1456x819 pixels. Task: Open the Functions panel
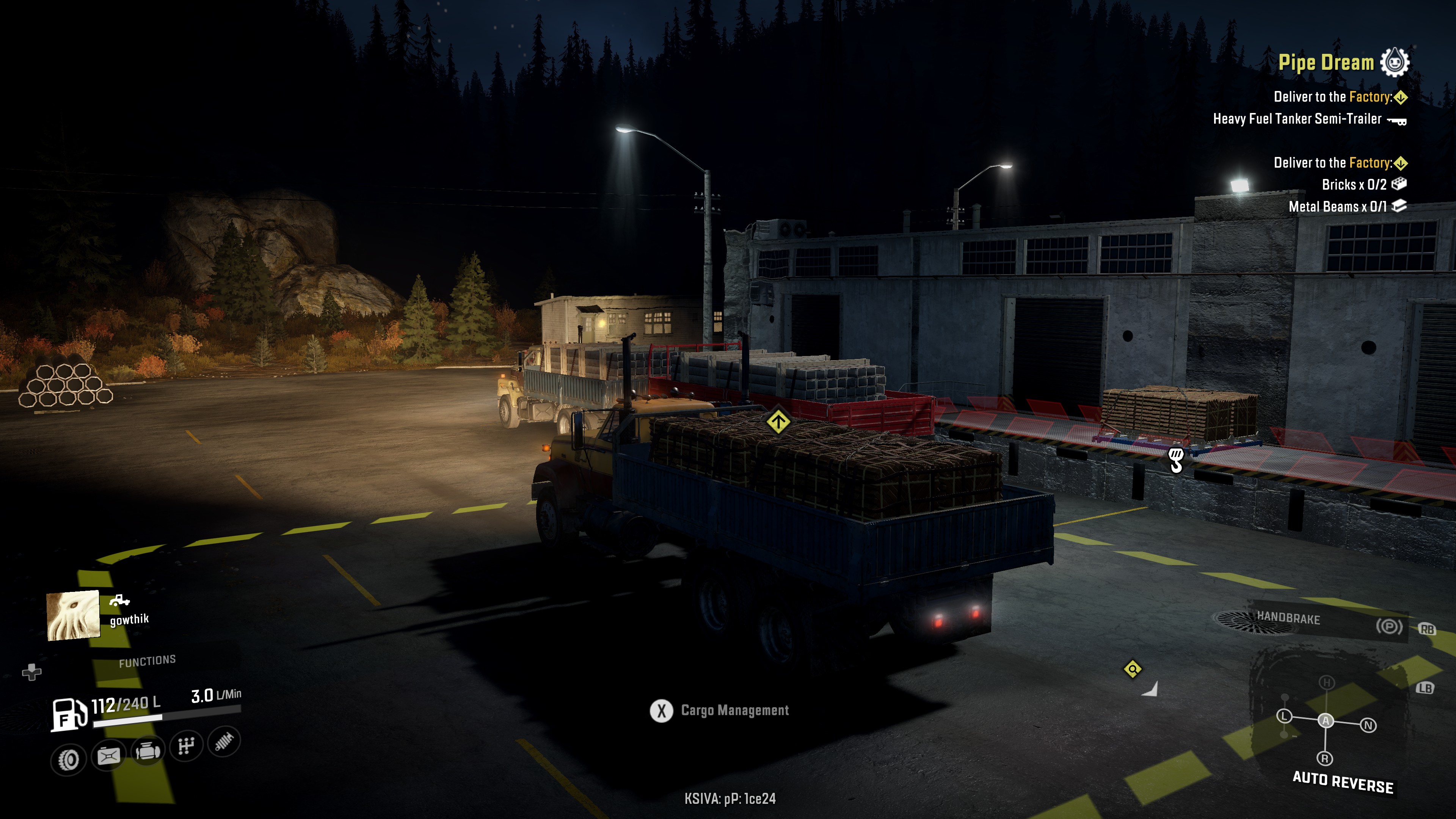coord(147,661)
